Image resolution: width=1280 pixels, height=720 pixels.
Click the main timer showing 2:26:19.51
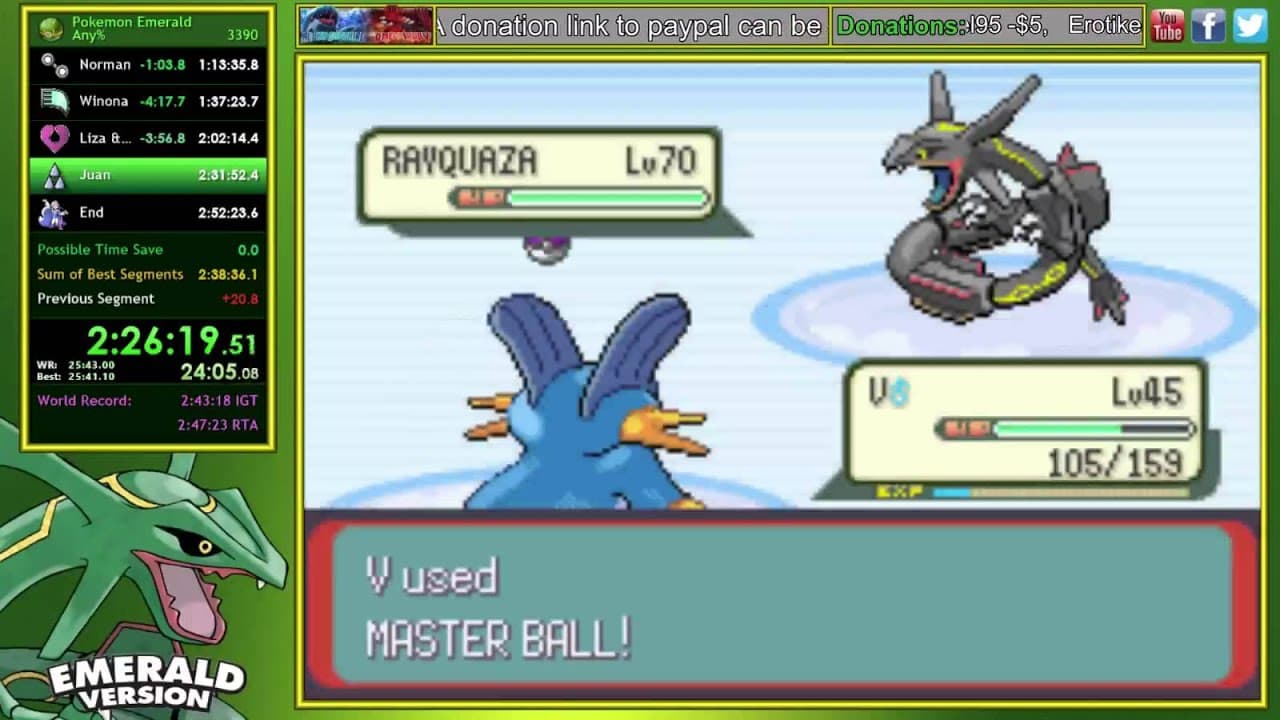[x=165, y=340]
